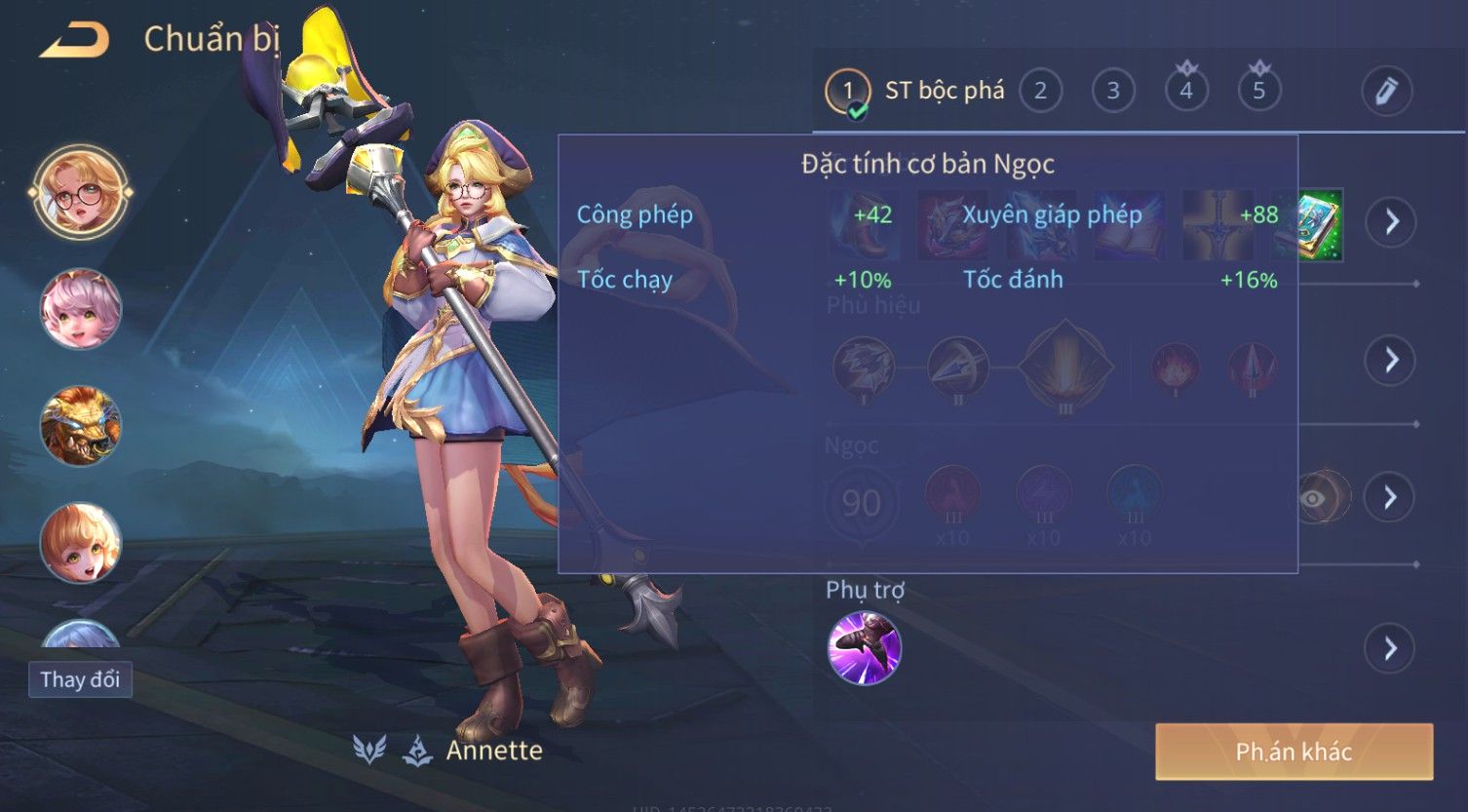Go back using the arrow button
The height and width of the screenshot is (812, 1468).
tap(74, 40)
